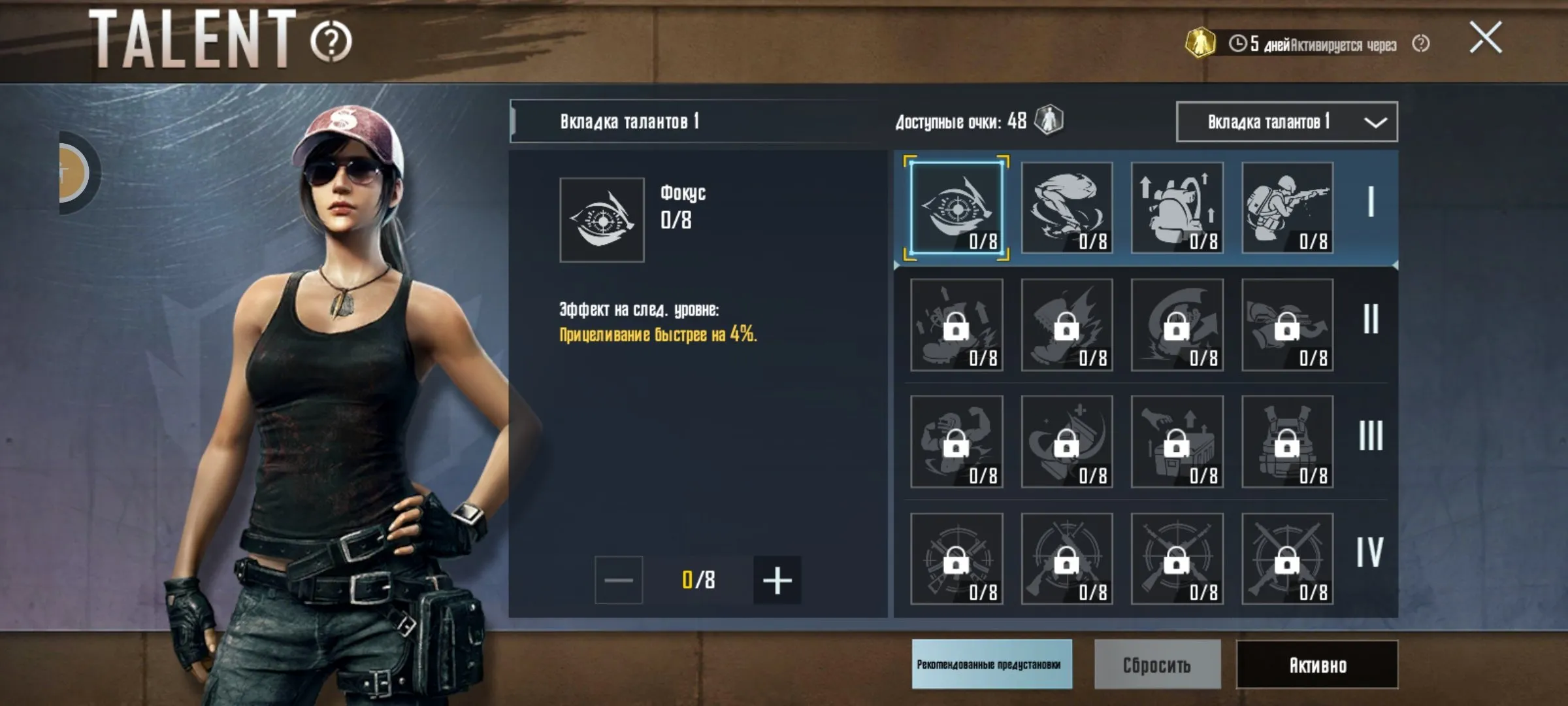Viewport: 1568px width, 706px height.
Task: Select the muscle strength talent in tier III
Action: tap(955, 443)
